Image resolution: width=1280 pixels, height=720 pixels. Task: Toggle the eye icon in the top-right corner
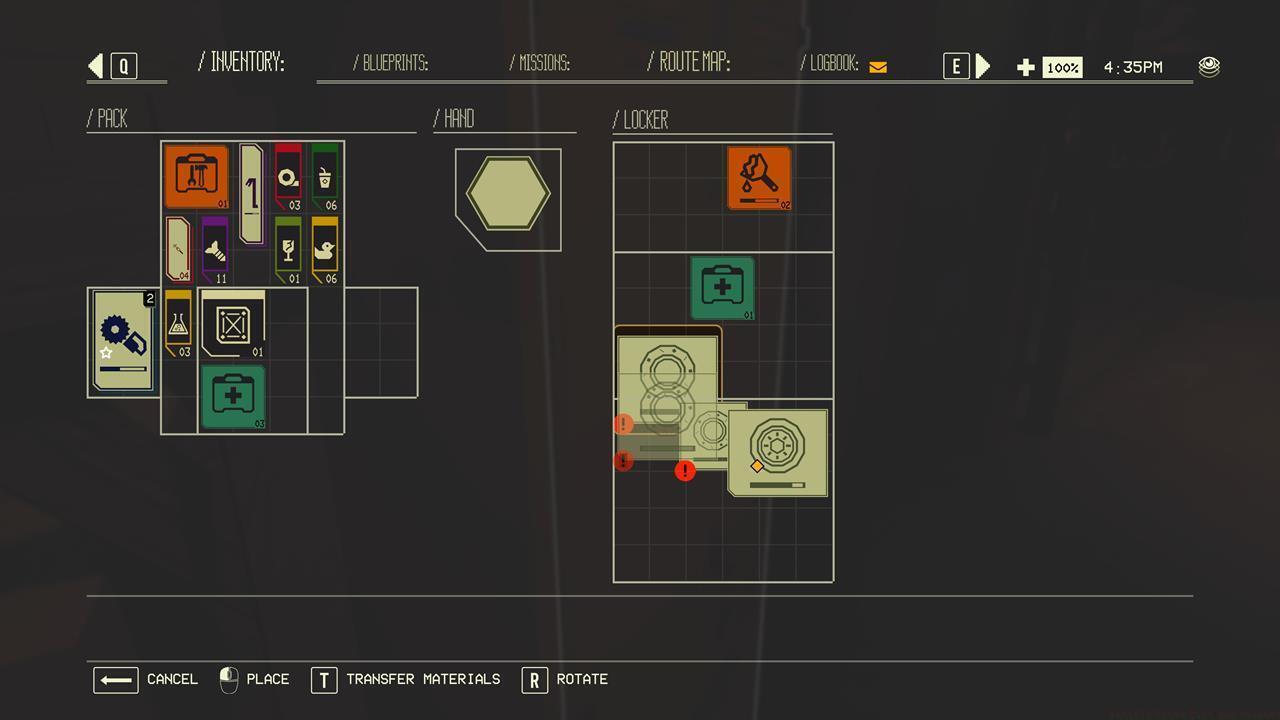coord(1209,66)
